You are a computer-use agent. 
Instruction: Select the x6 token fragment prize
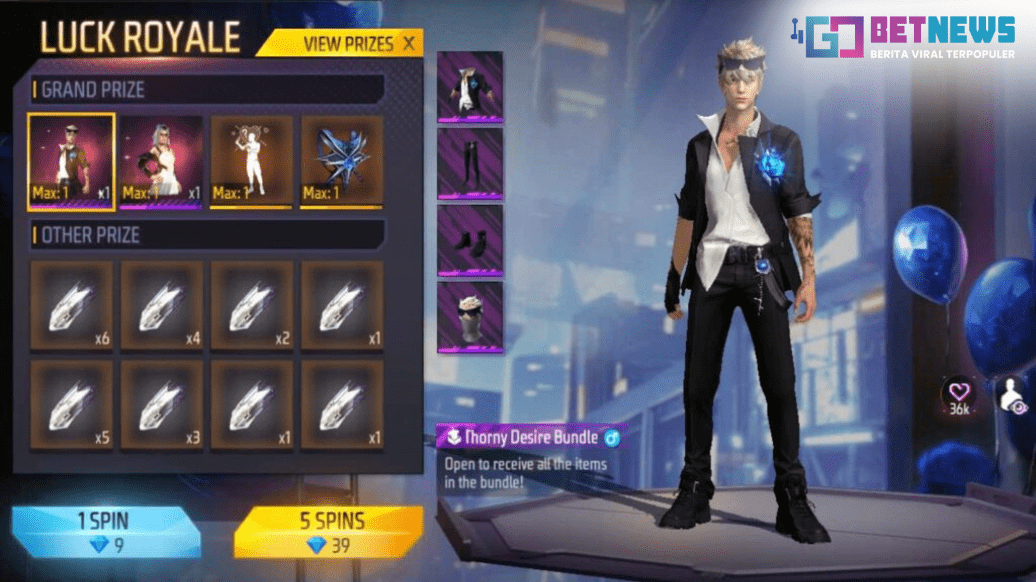coord(71,305)
